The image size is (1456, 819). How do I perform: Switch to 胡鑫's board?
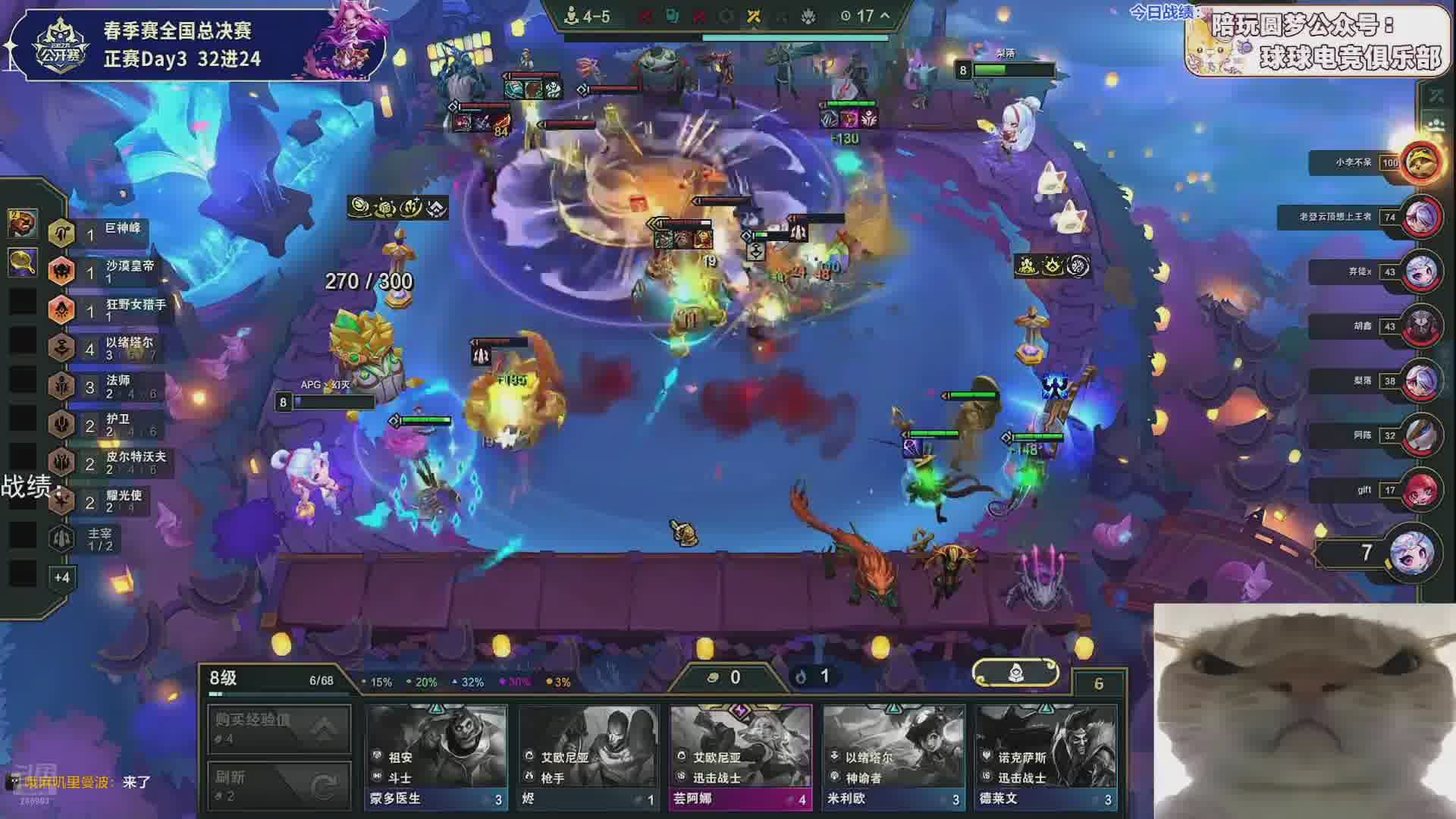tap(1421, 326)
